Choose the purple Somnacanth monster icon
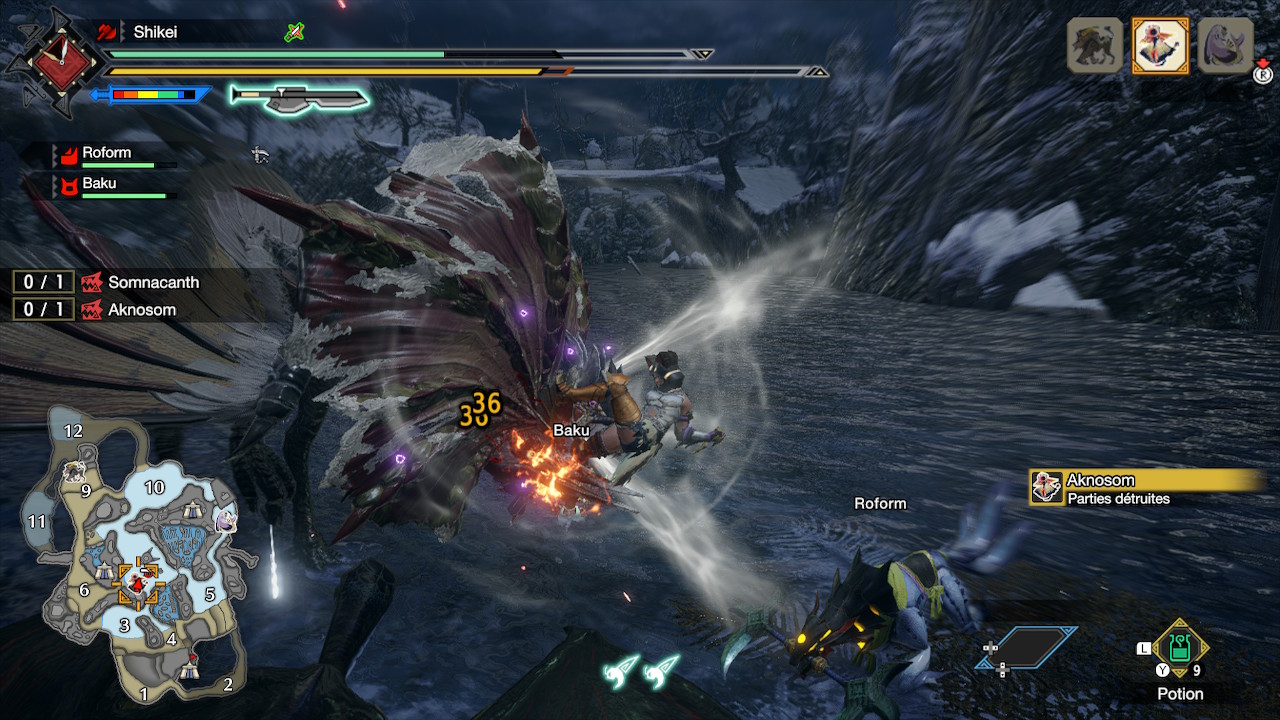The image size is (1280, 720). point(1225,45)
